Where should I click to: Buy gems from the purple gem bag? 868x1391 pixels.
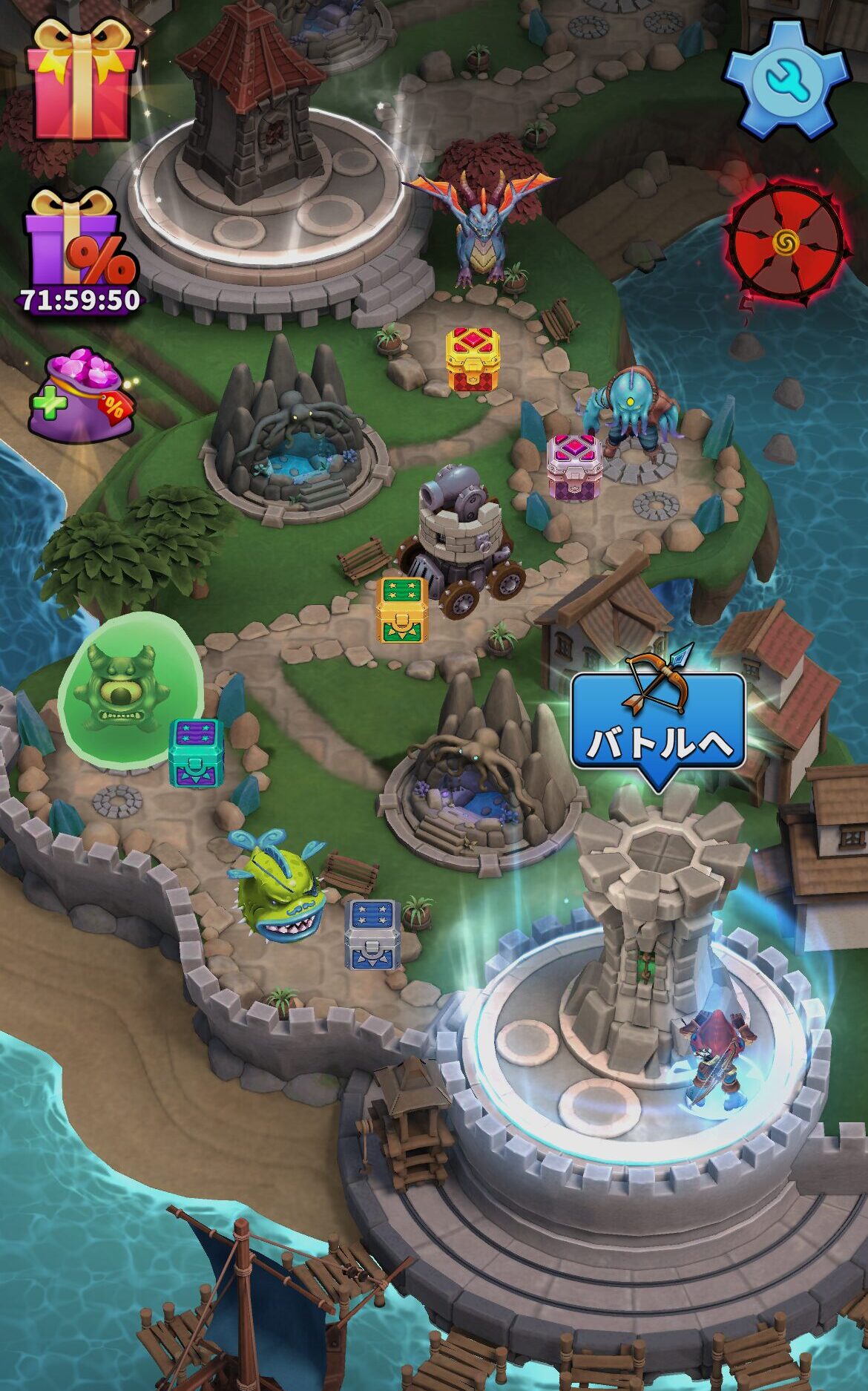pos(82,397)
